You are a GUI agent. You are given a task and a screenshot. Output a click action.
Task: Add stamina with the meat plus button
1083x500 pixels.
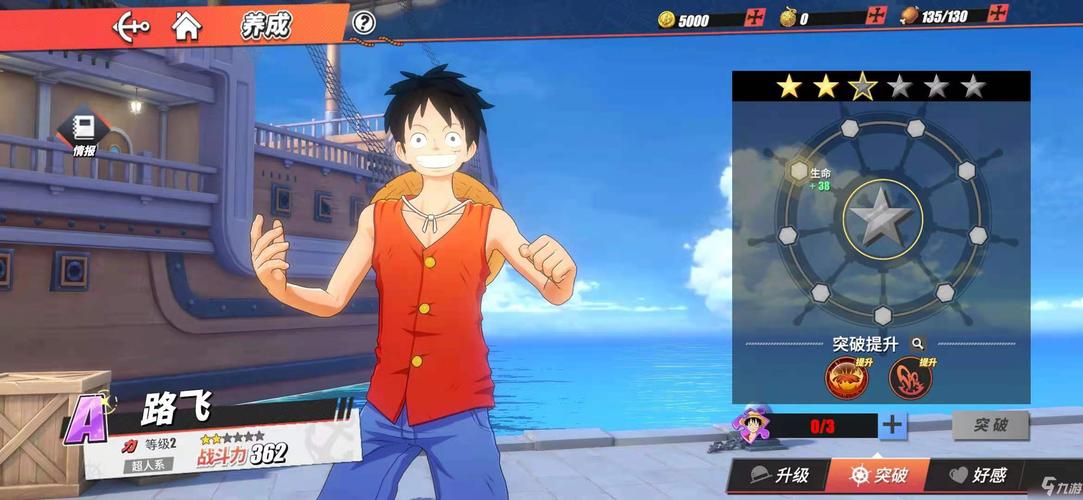coord(997,14)
